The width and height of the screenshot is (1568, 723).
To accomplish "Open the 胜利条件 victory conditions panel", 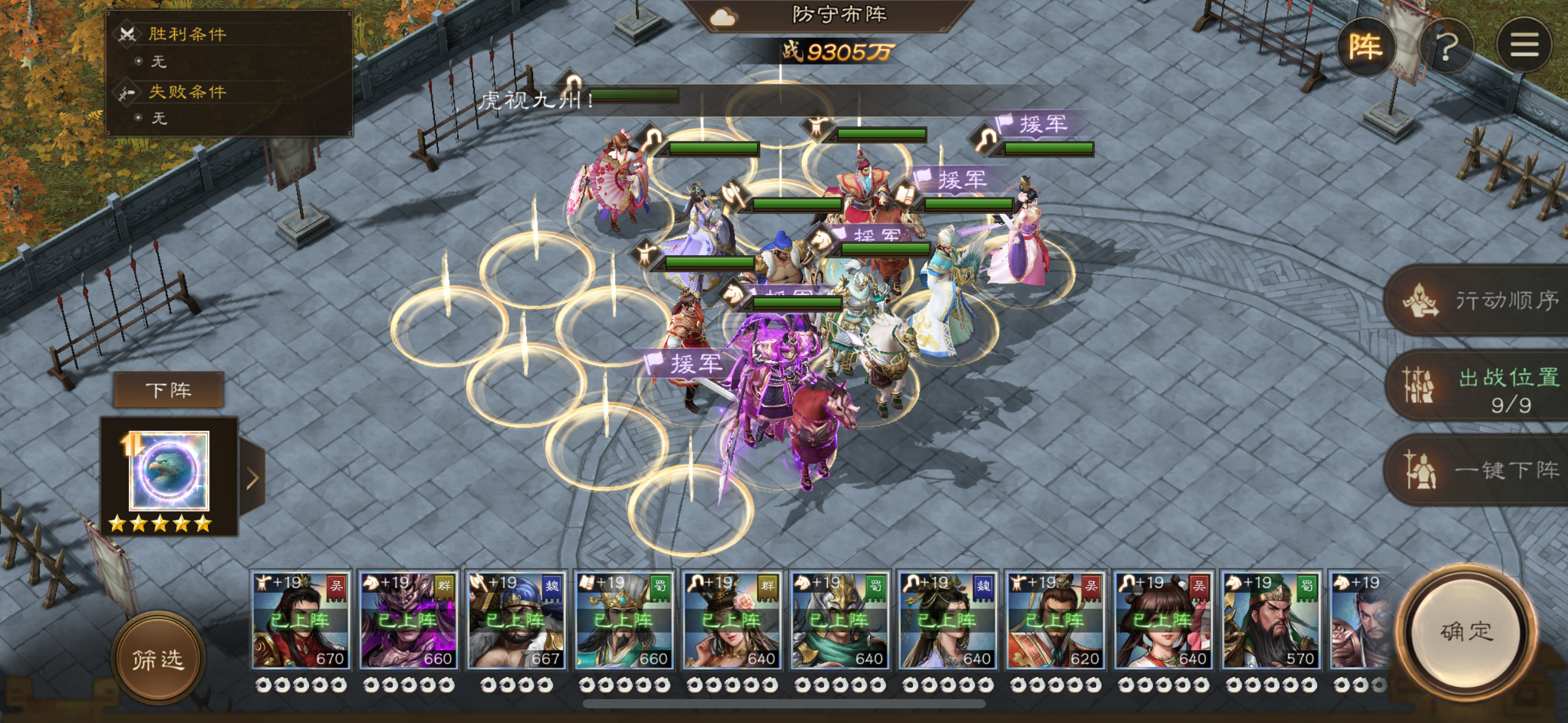I will pyautogui.click(x=187, y=34).
